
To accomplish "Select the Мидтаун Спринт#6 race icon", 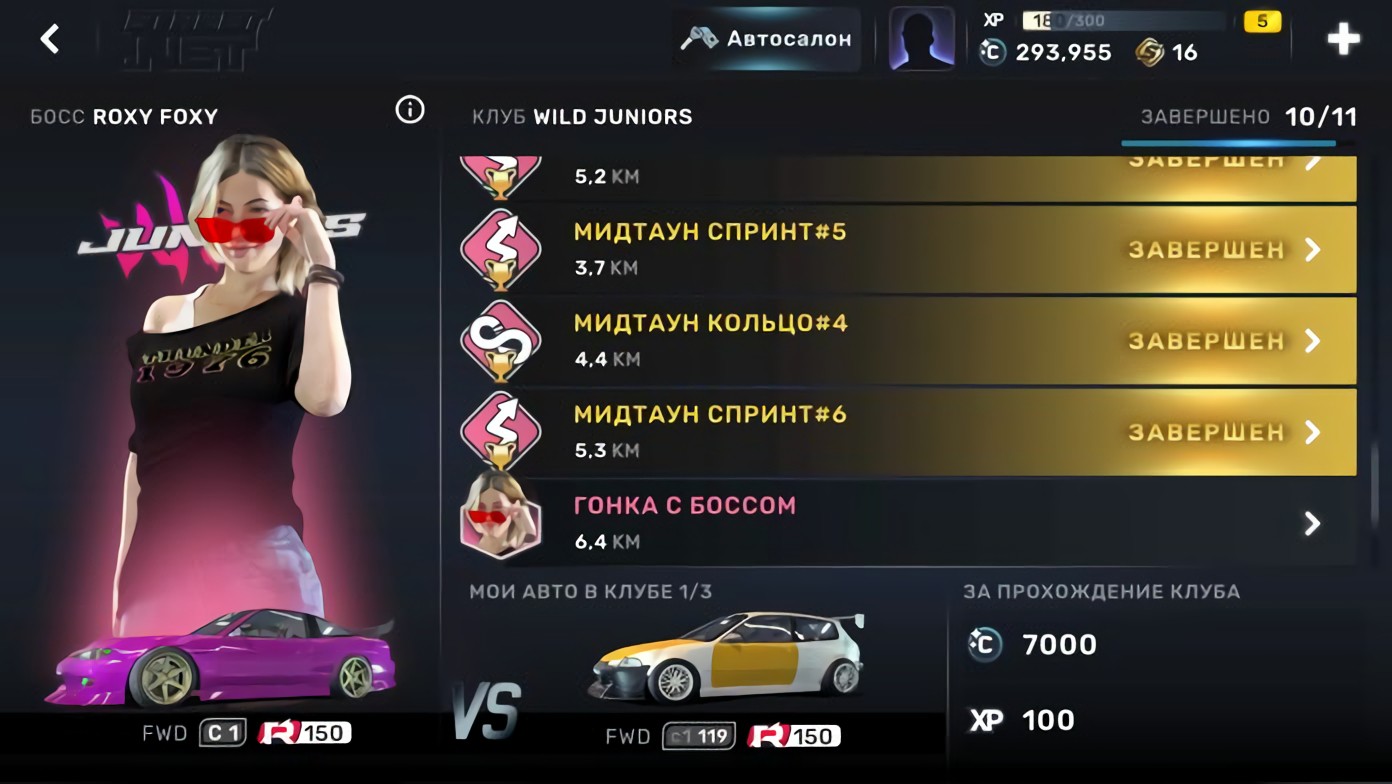I will tap(501, 431).
